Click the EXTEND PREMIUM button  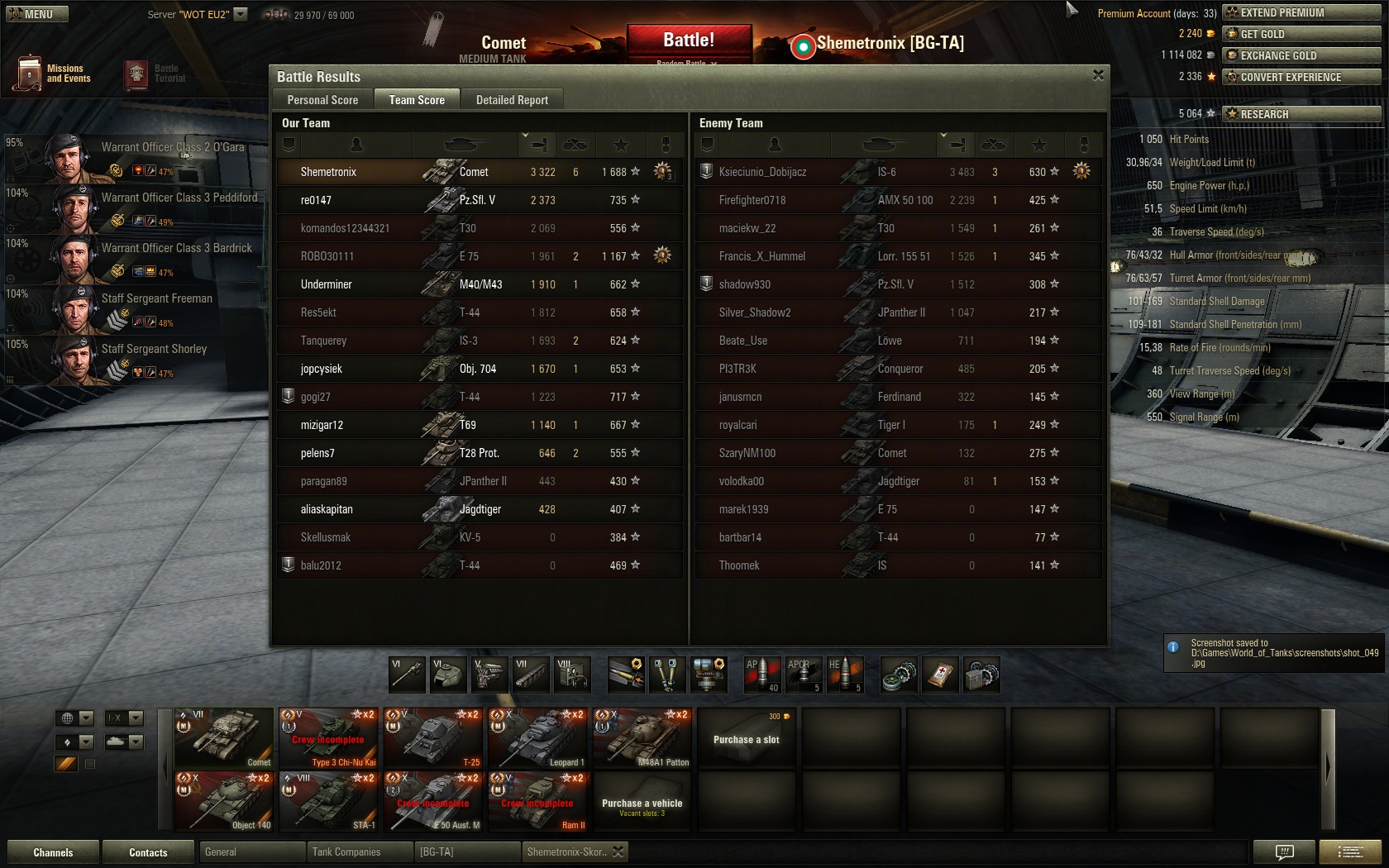pyautogui.click(x=1301, y=12)
